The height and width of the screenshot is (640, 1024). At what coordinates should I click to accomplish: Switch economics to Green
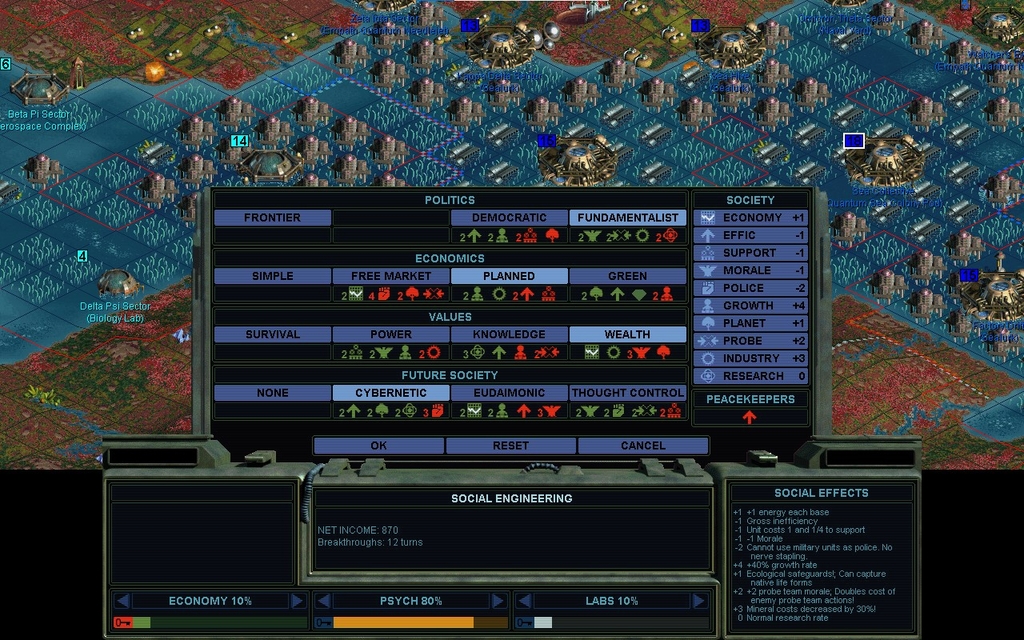click(x=628, y=276)
